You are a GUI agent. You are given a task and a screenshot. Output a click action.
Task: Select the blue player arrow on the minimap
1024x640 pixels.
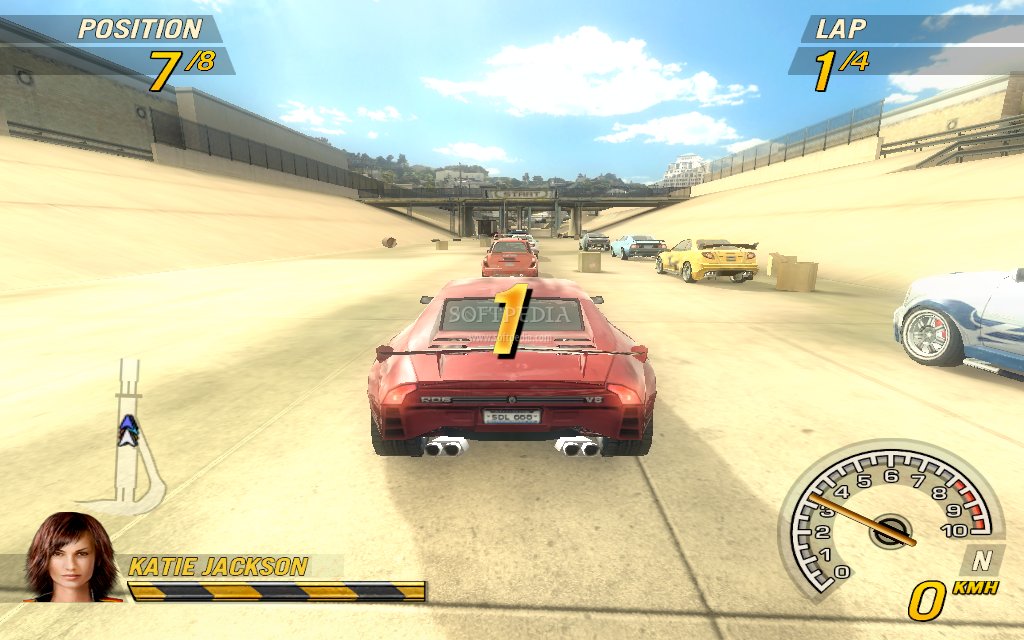point(127,430)
